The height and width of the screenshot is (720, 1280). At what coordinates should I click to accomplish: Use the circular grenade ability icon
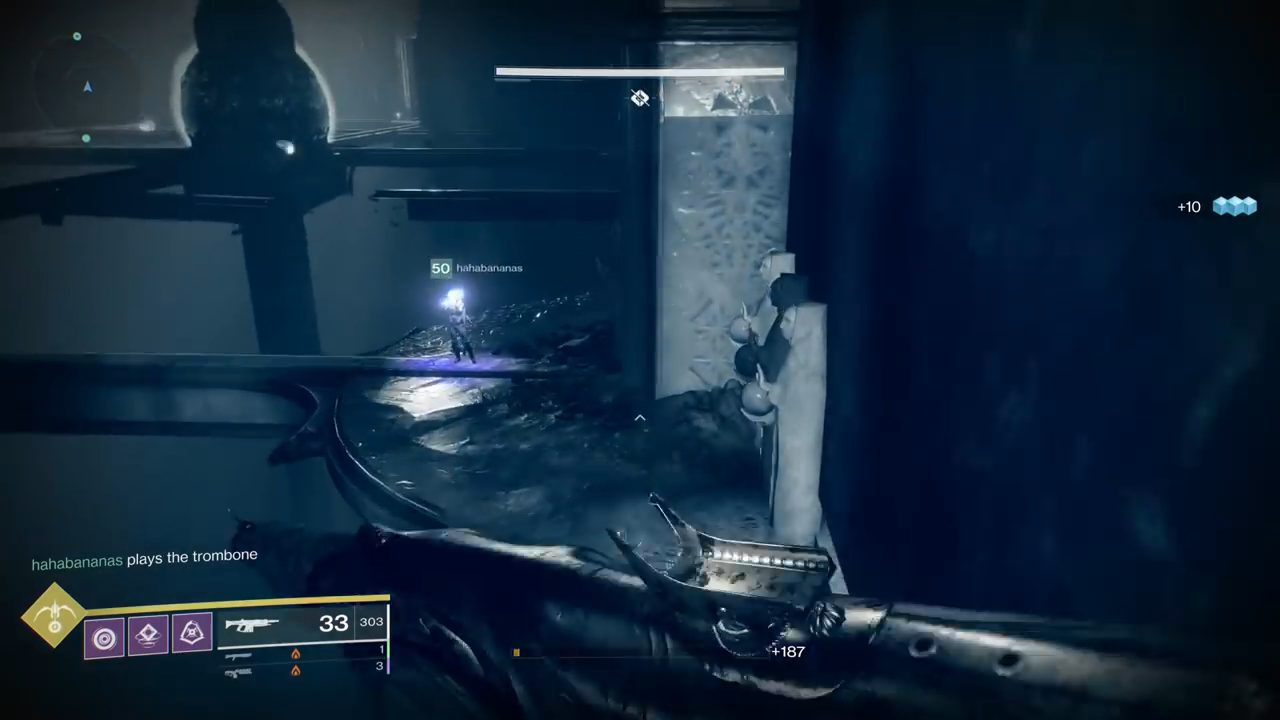click(104, 638)
